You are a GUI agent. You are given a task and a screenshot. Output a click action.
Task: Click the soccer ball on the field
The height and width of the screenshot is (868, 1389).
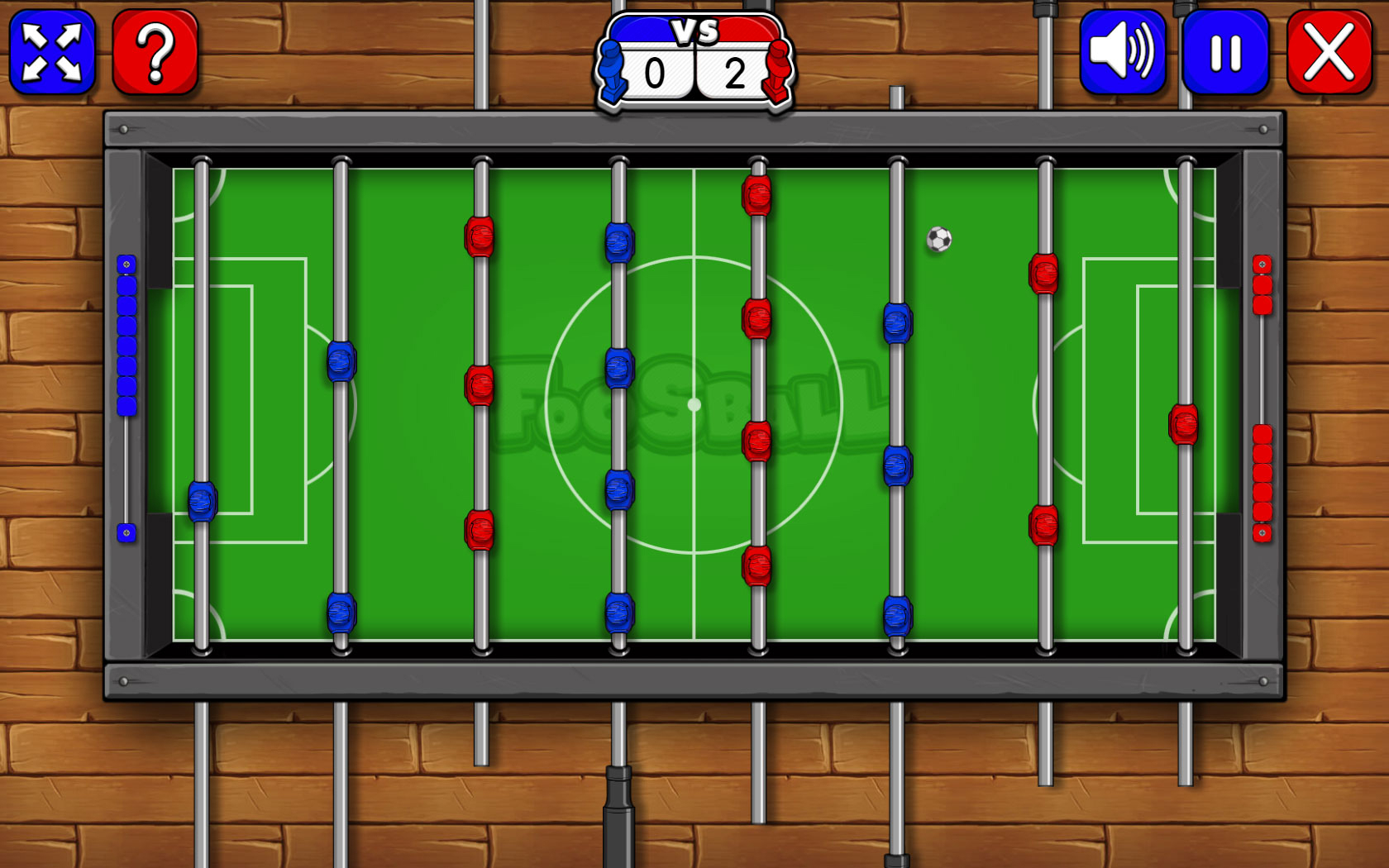pos(938,241)
